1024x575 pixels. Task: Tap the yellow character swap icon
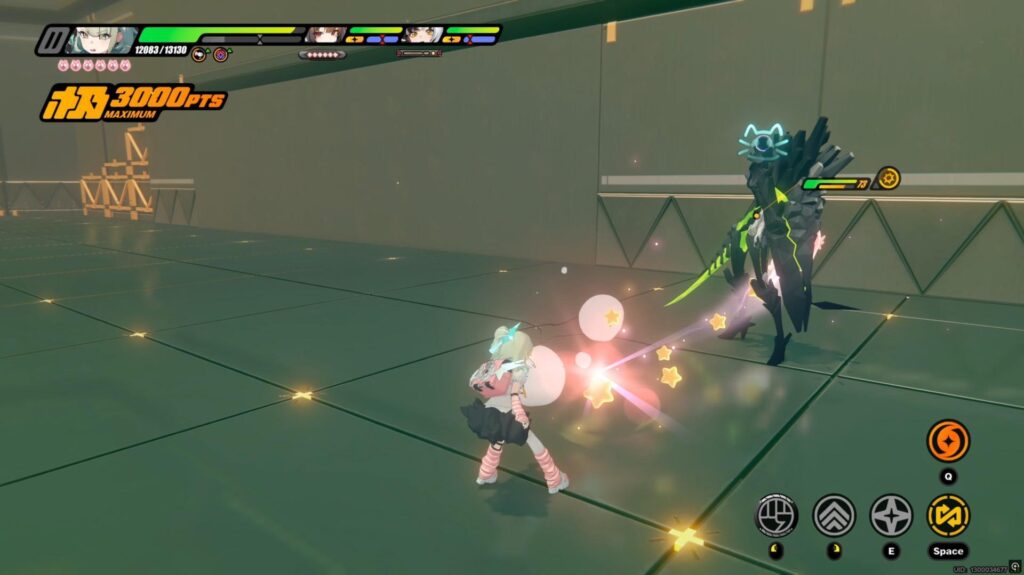(947, 515)
